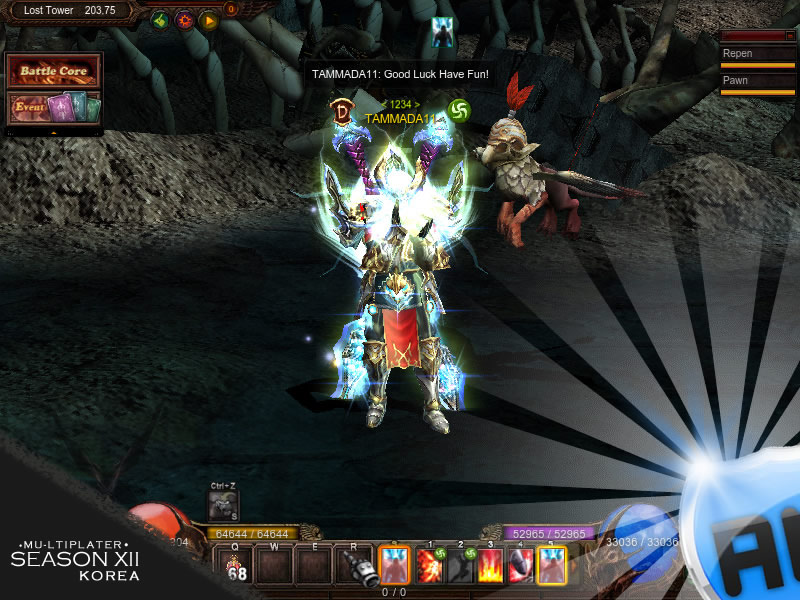Use the grey figure skill in slot 2
Image resolution: width=800 pixels, height=600 pixels.
click(x=460, y=566)
